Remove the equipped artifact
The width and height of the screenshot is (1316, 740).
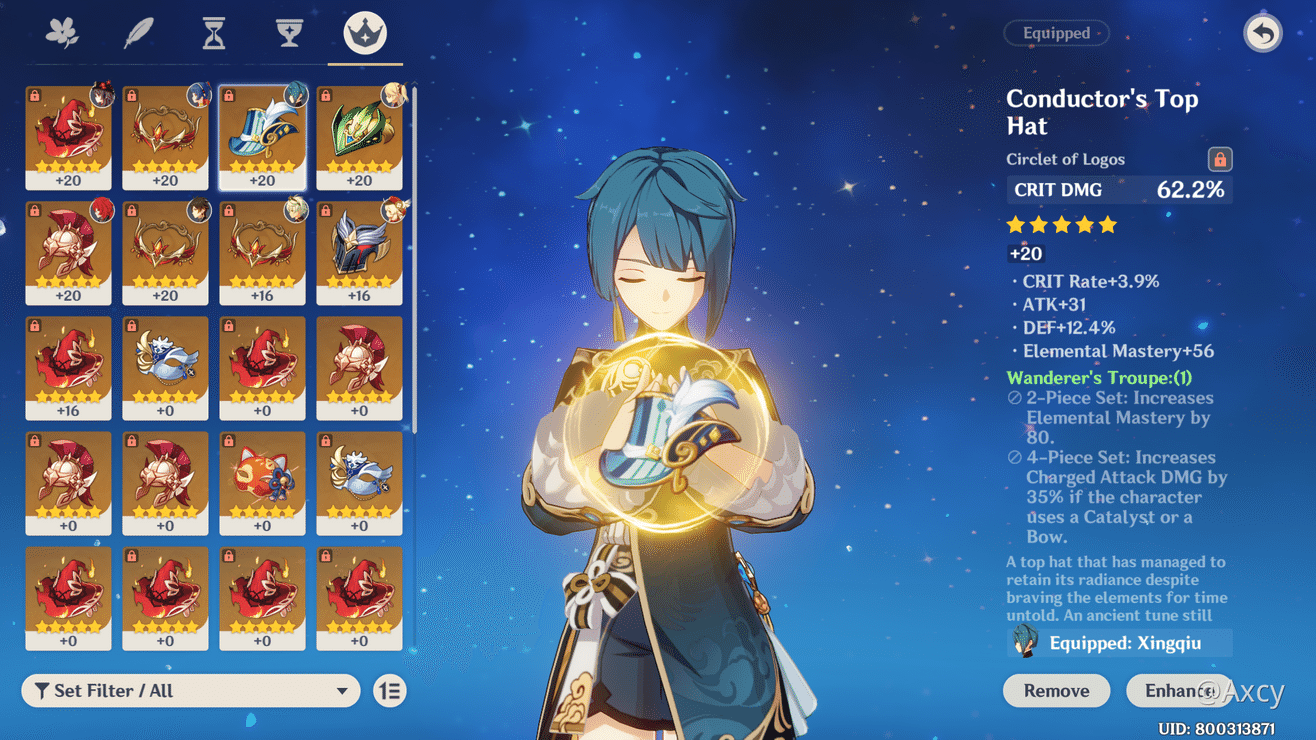click(x=1056, y=691)
